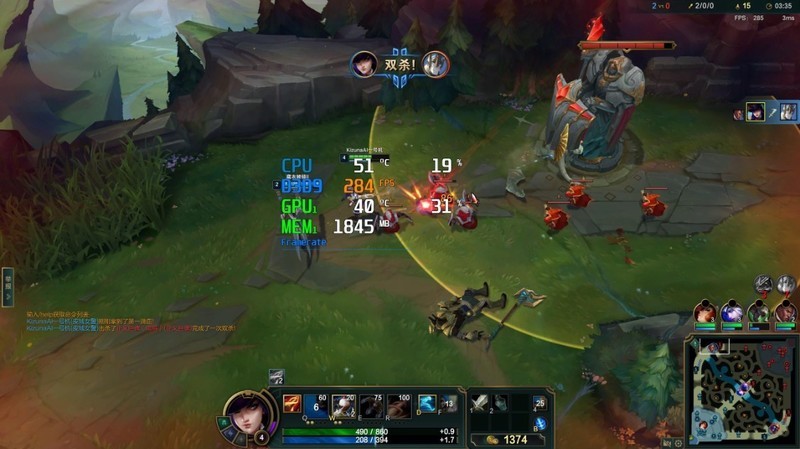Cast the D summoner spell
The height and width of the screenshot is (449, 800).
(x=426, y=403)
